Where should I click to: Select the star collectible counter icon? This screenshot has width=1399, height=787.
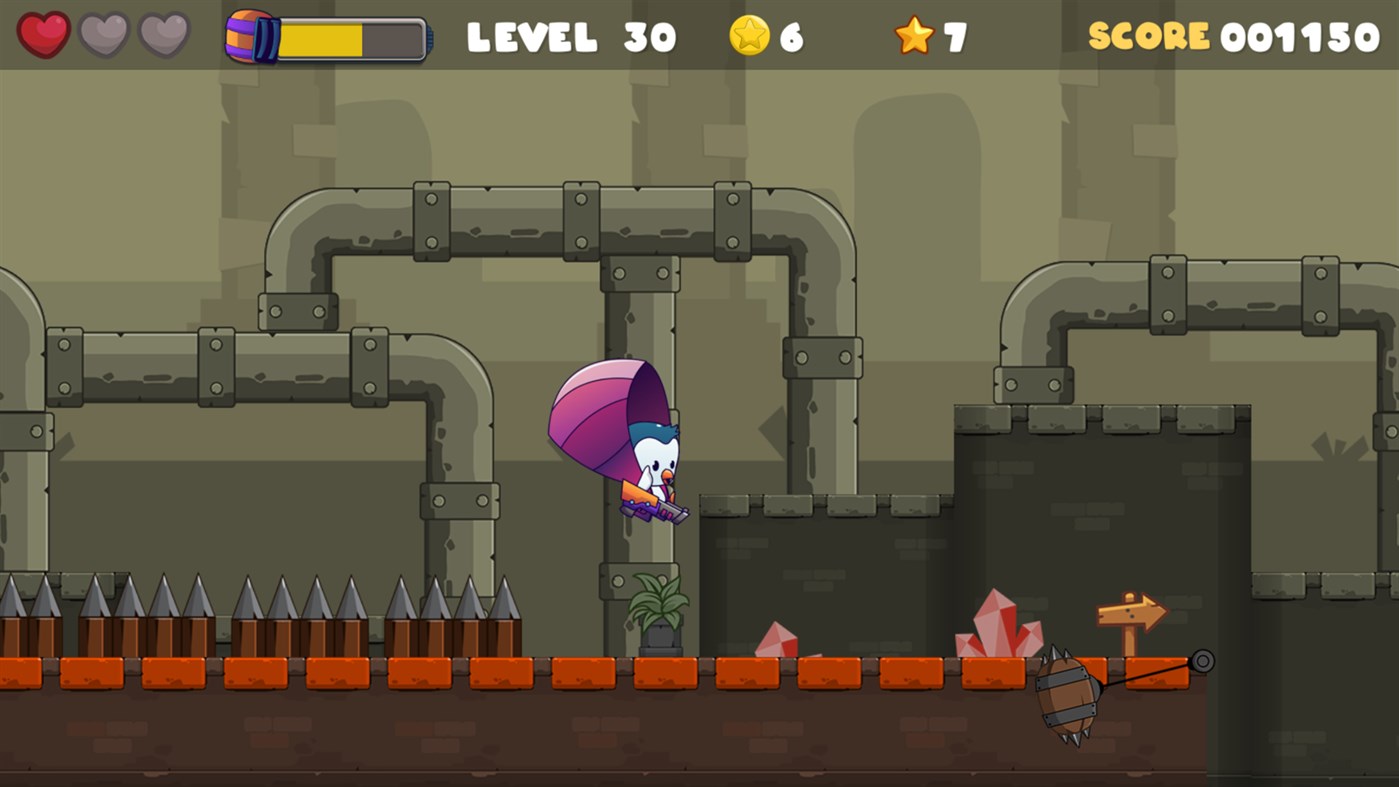(x=913, y=36)
